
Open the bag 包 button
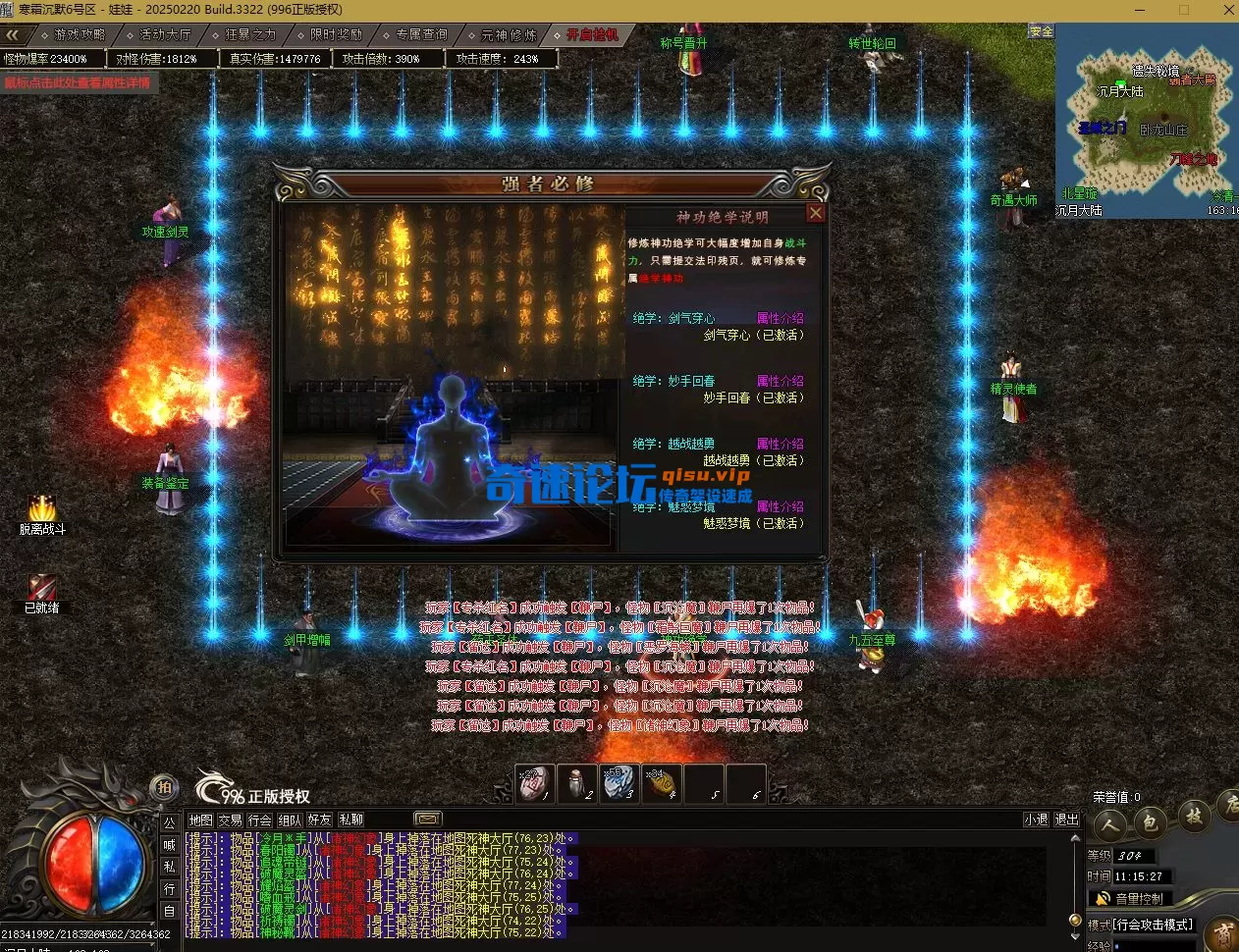1150,820
